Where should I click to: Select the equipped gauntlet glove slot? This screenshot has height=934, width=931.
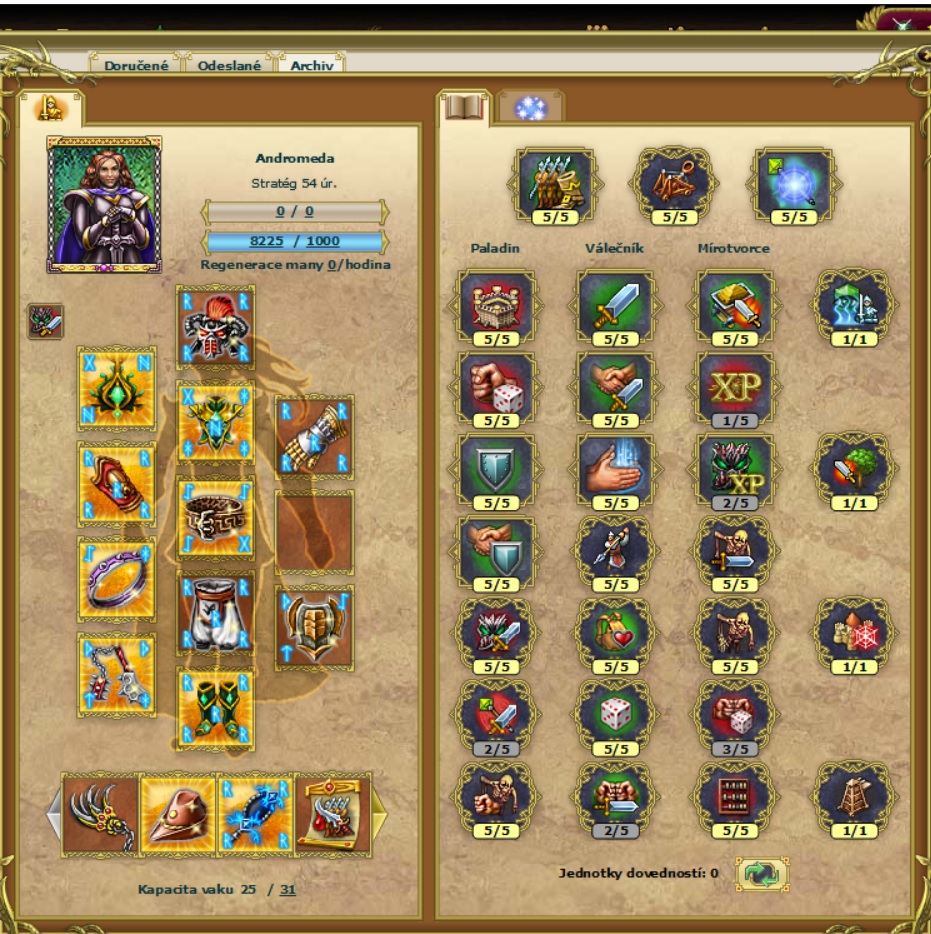[314, 435]
